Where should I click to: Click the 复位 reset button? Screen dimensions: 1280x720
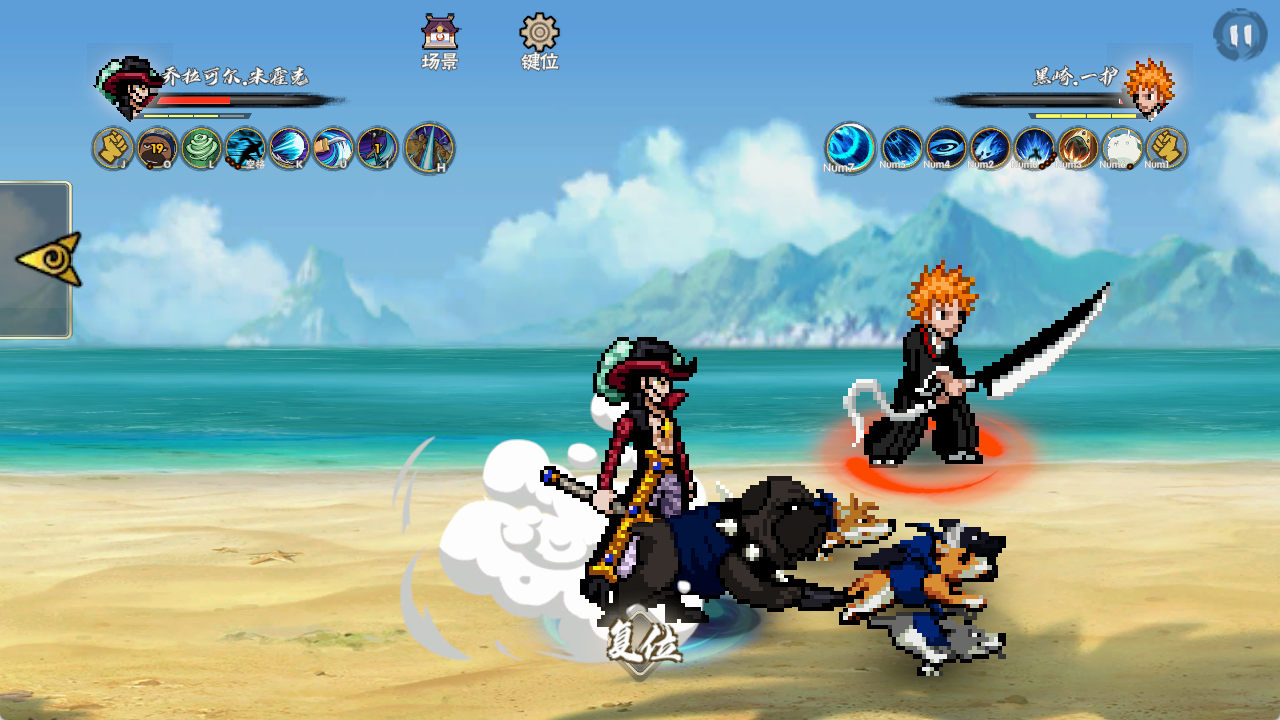coord(642,640)
